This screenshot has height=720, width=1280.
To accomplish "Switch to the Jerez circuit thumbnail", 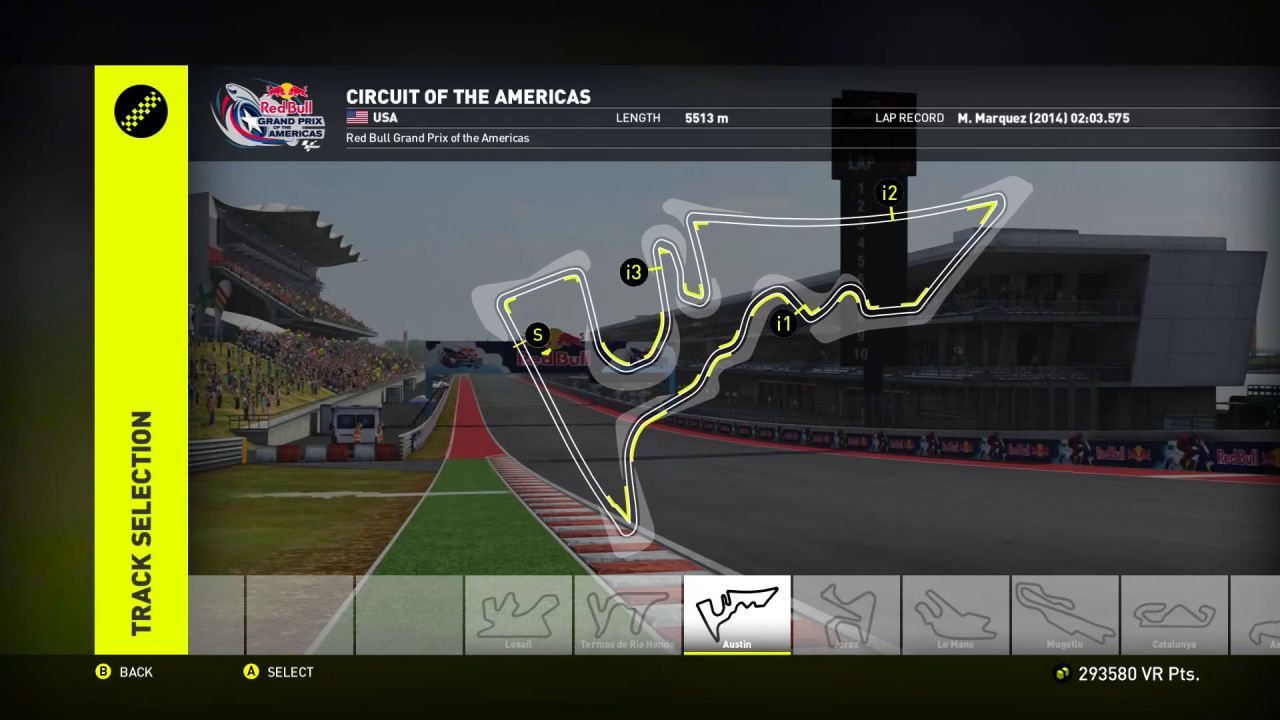I will coord(846,614).
